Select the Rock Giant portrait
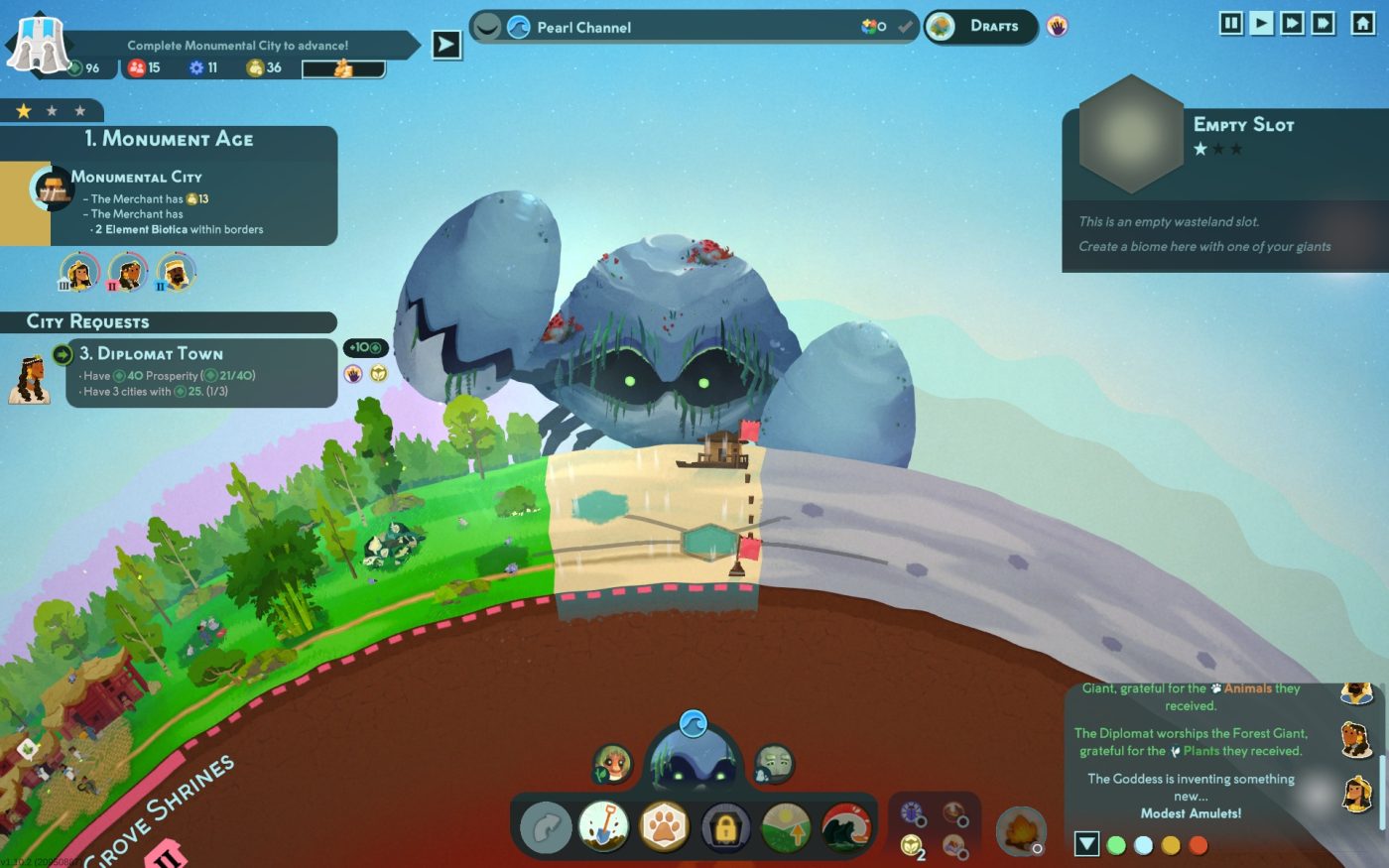 [x=774, y=763]
